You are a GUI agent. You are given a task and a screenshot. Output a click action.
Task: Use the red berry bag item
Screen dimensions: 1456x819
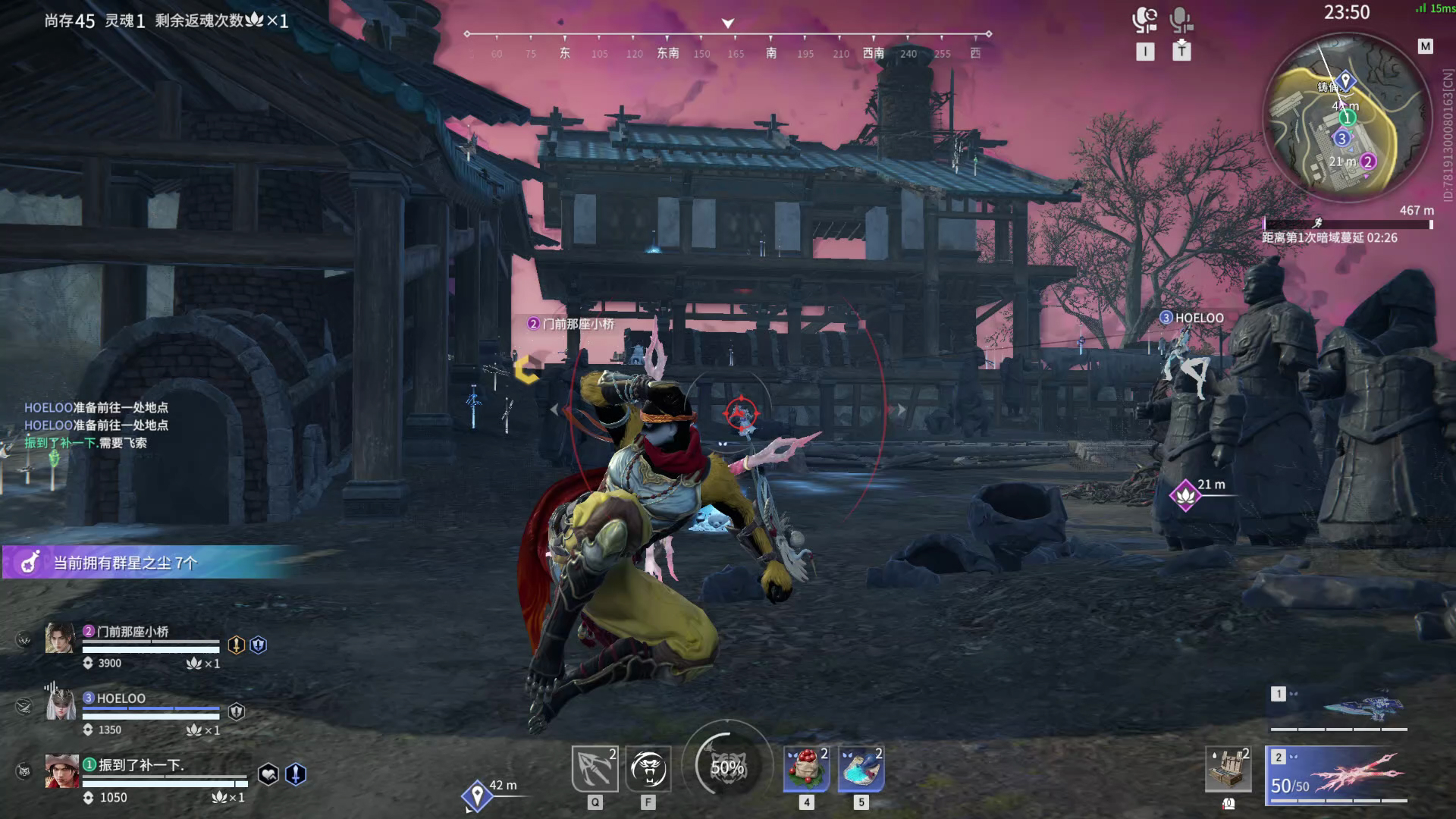(x=806, y=769)
